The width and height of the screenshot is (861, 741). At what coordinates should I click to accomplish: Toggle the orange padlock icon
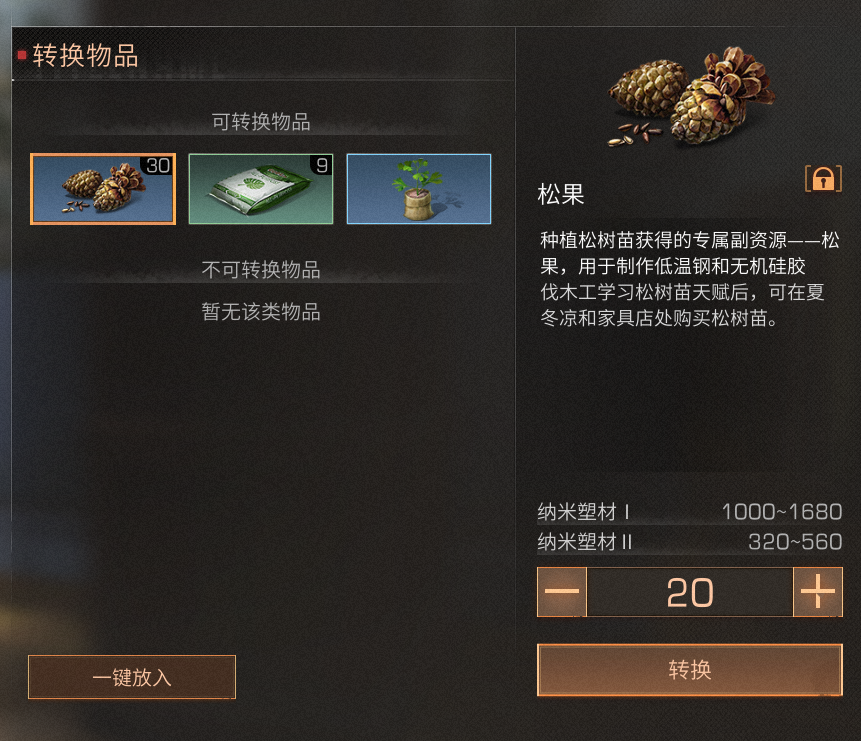click(823, 179)
